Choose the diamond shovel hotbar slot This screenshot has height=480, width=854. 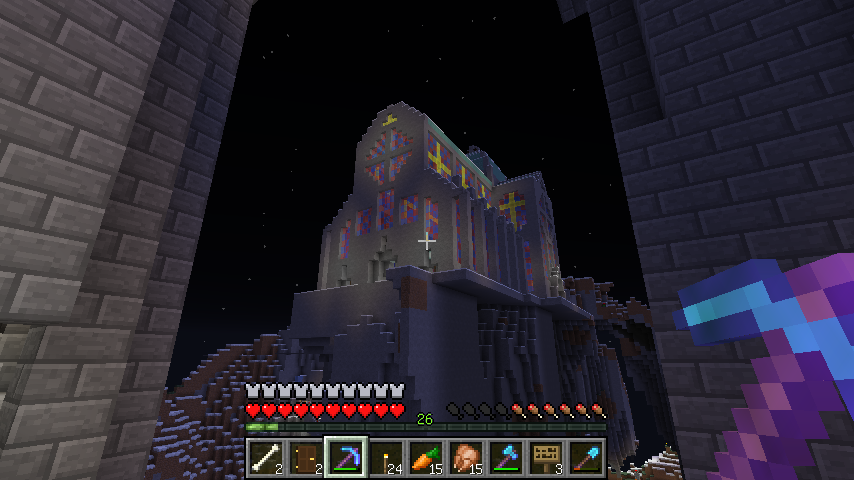tap(586, 457)
